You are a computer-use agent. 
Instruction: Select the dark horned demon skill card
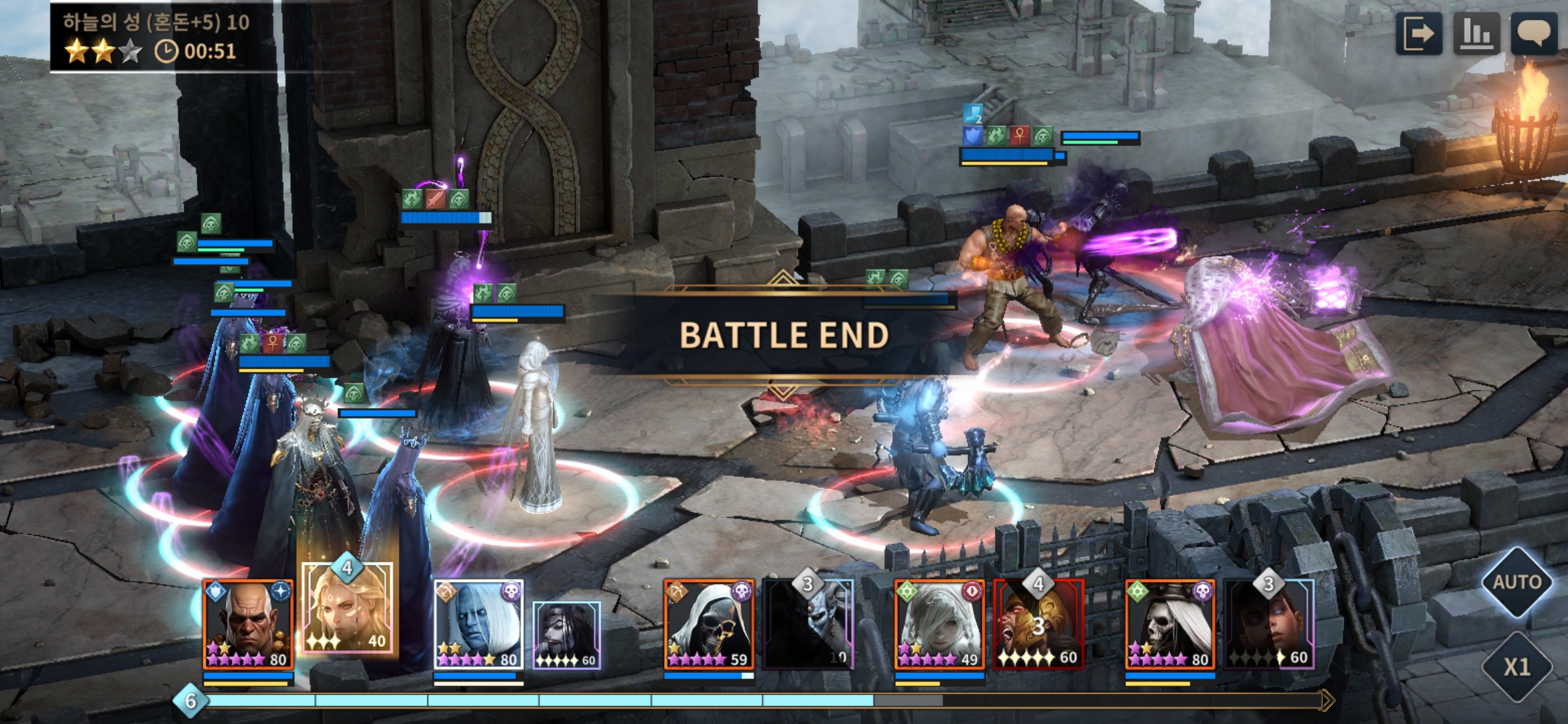point(808,625)
